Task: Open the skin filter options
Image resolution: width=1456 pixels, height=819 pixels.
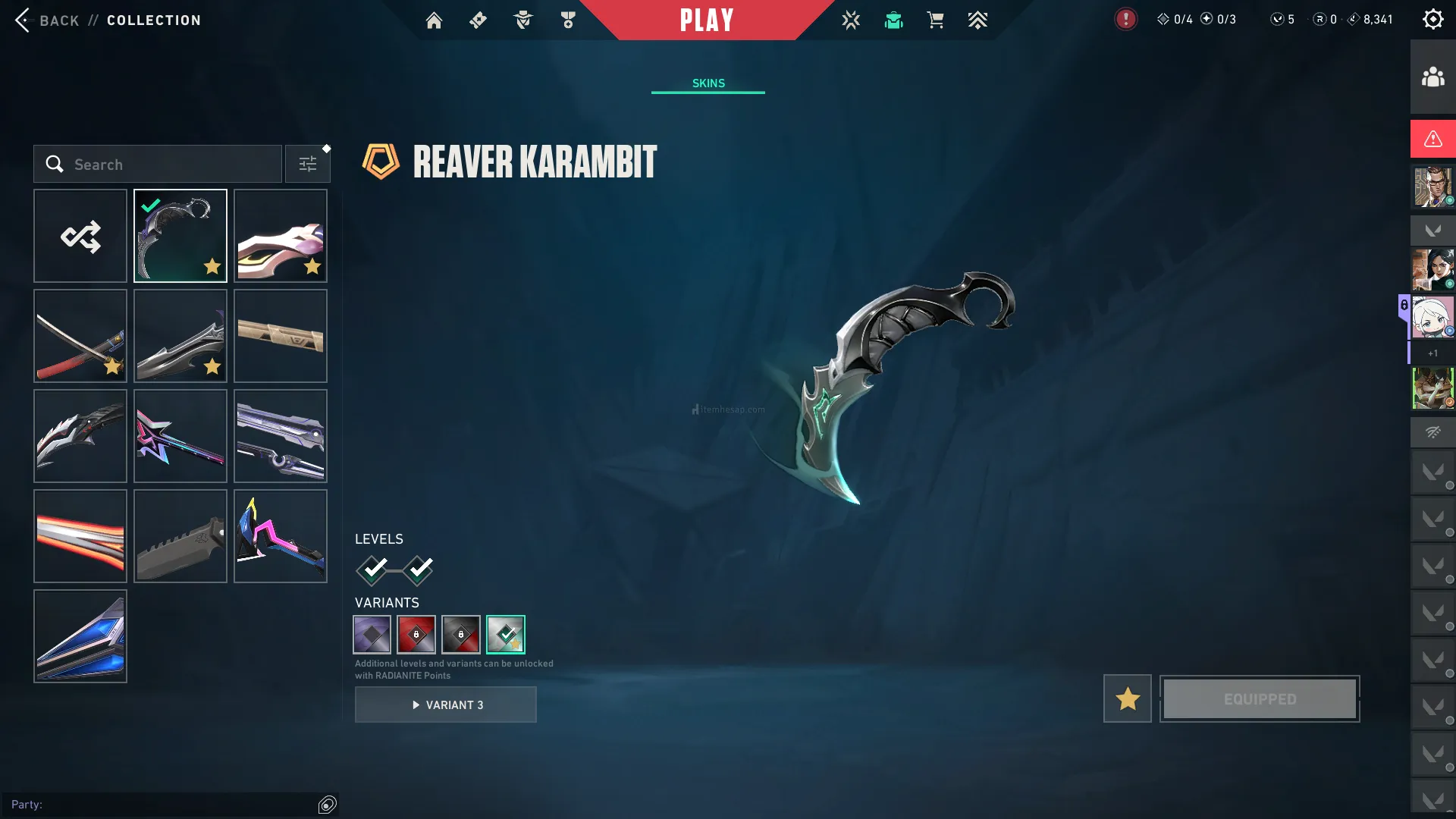Action: coord(308,165)
